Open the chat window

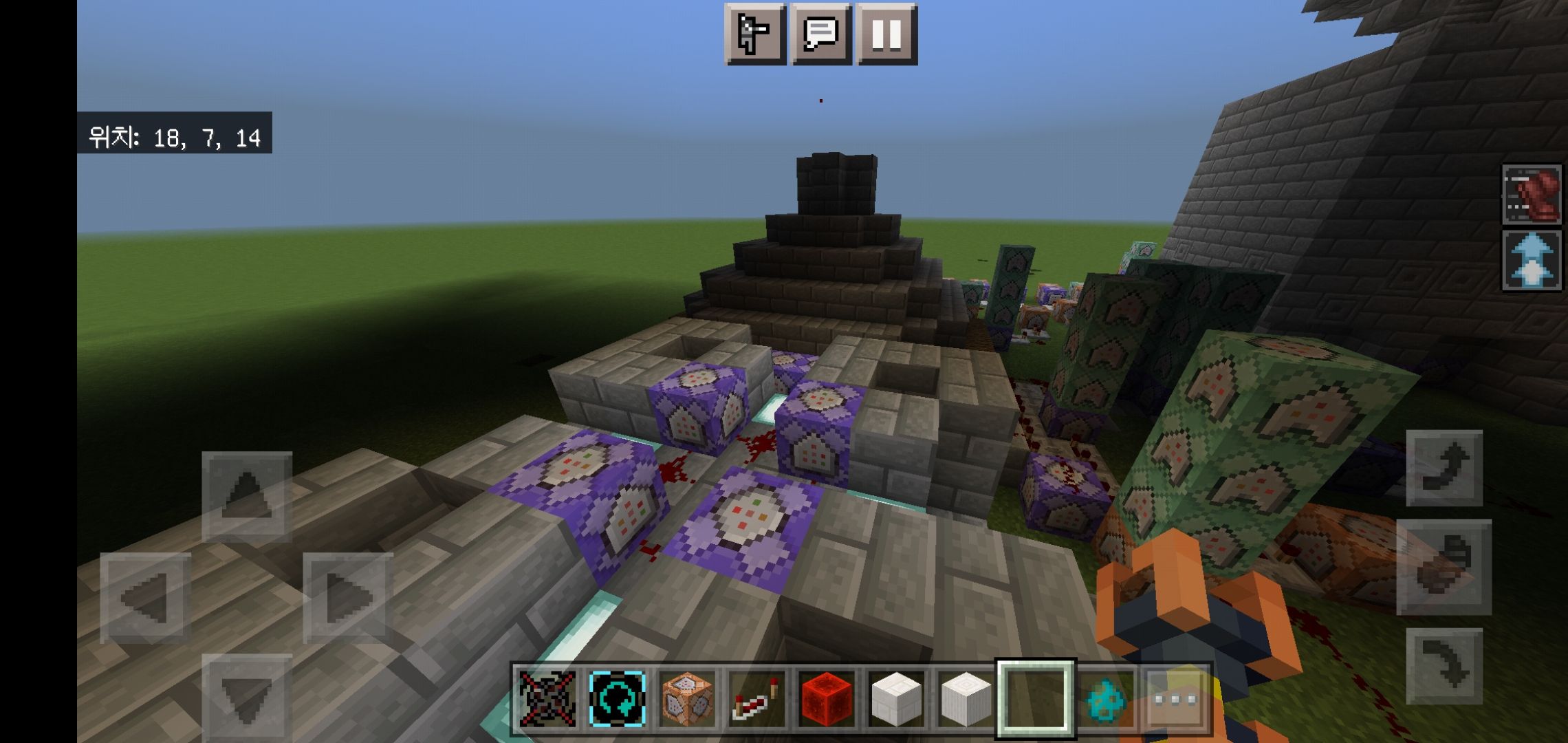tap(820, 34)
